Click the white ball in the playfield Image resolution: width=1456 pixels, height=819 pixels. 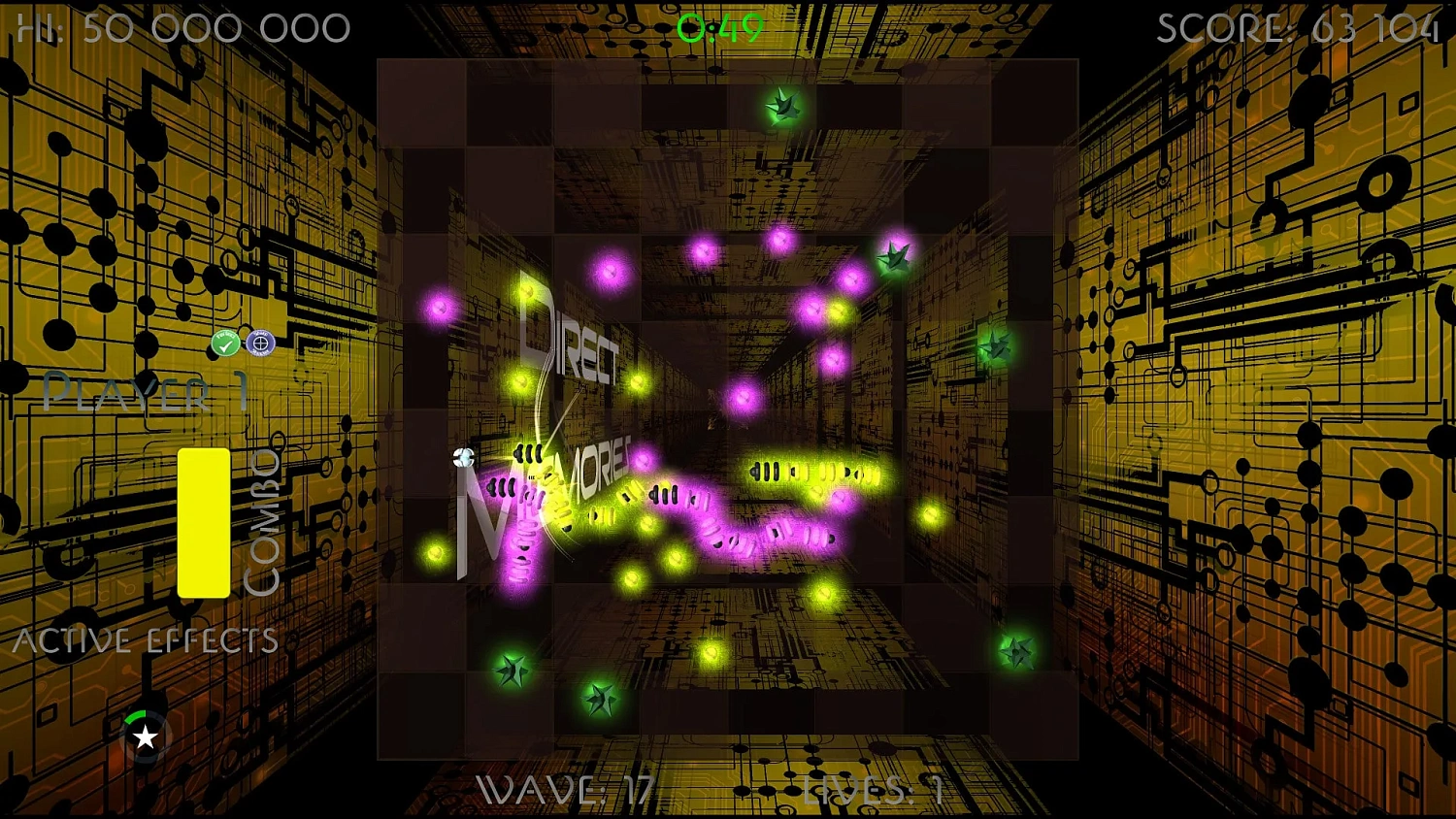463,458
